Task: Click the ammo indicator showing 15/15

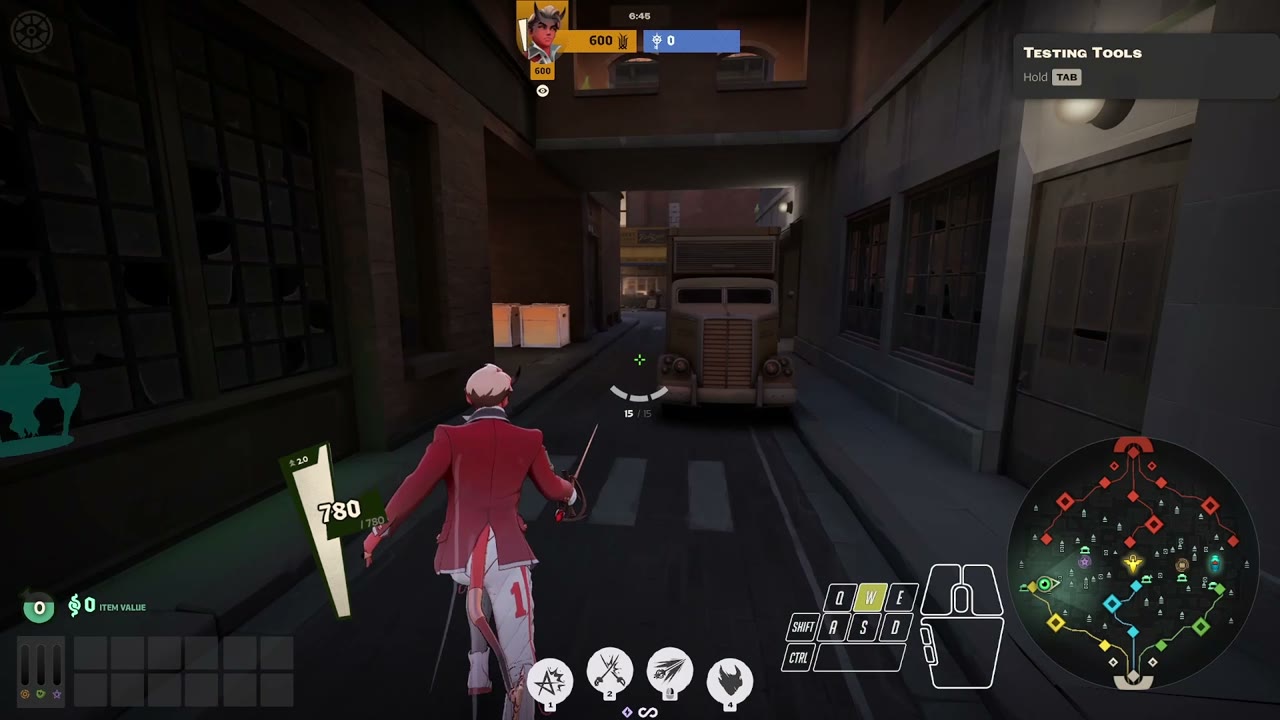Action: click(638, 412)
